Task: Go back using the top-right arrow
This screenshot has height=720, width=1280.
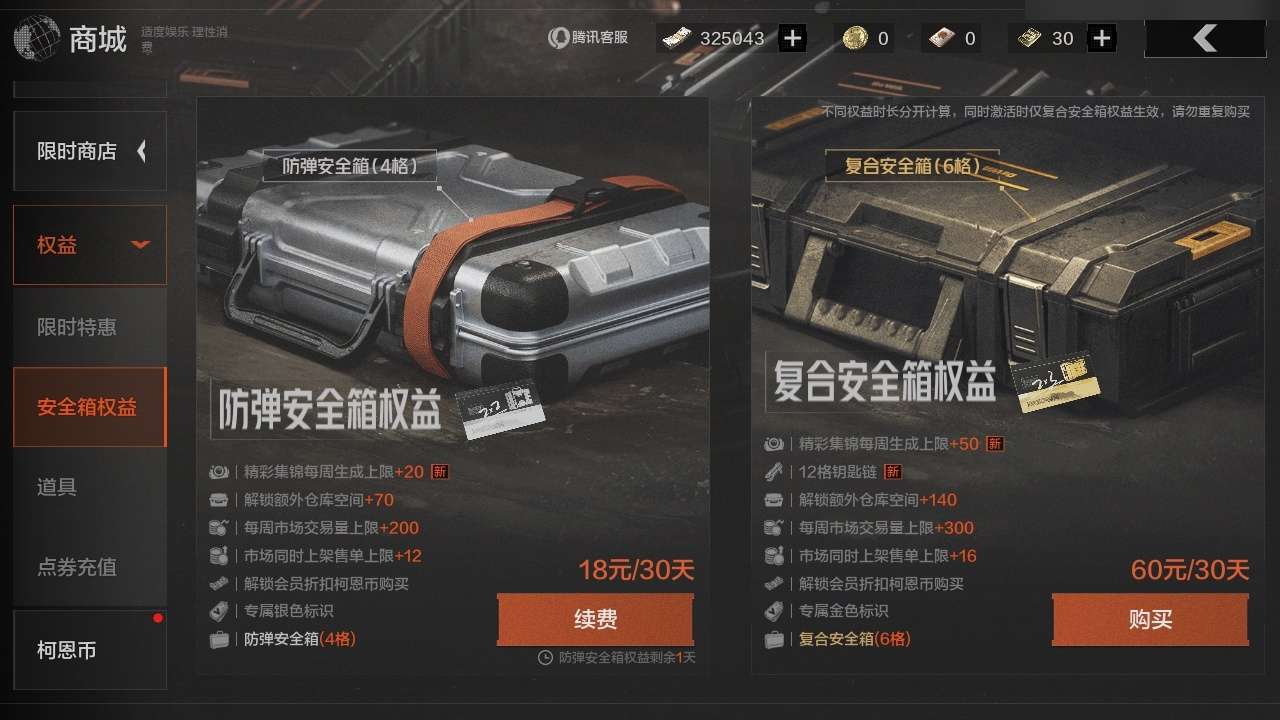Action: pyautogui.click(x=1205, y=39)
